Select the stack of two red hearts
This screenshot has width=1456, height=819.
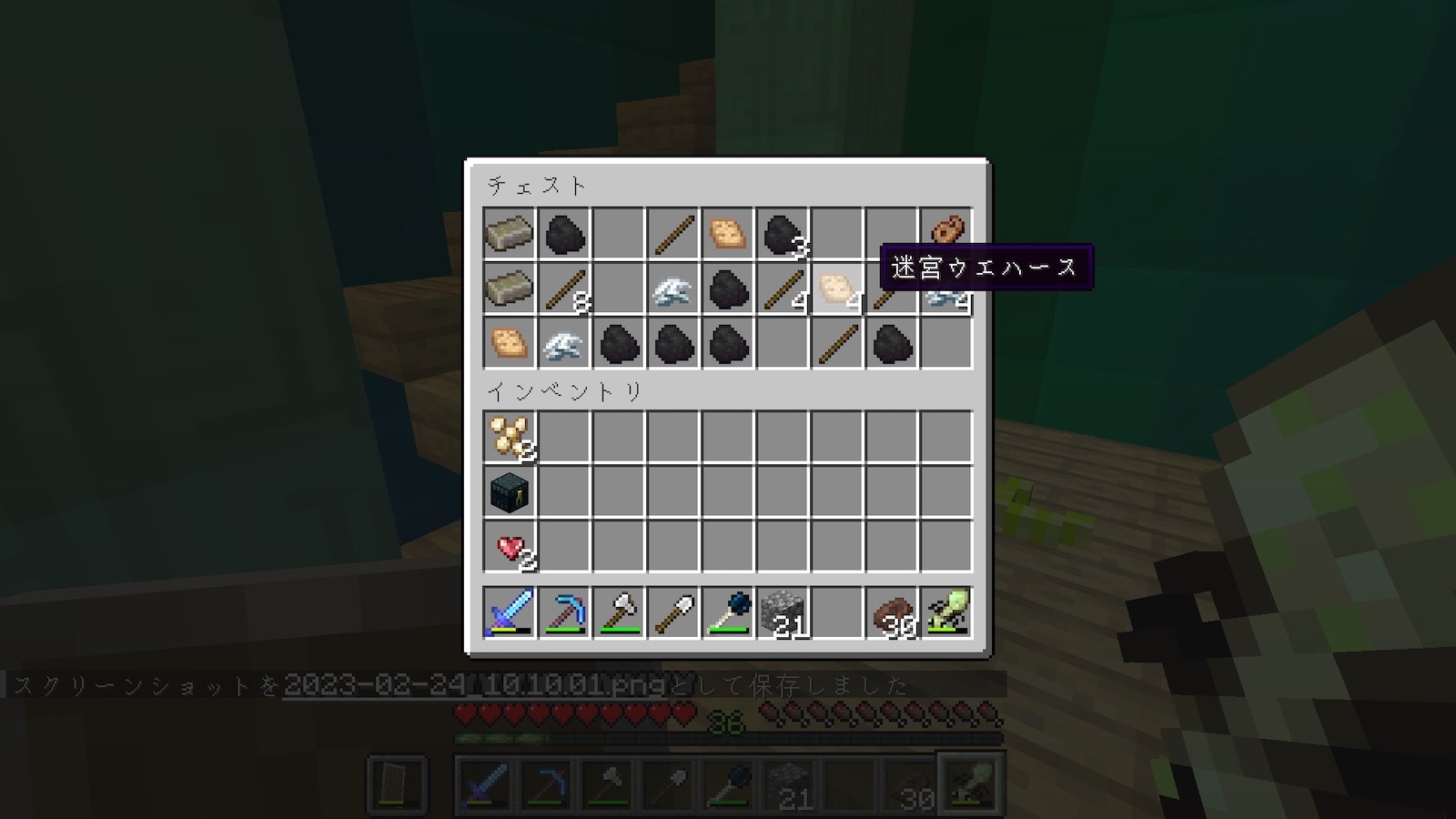click(510, 546)
